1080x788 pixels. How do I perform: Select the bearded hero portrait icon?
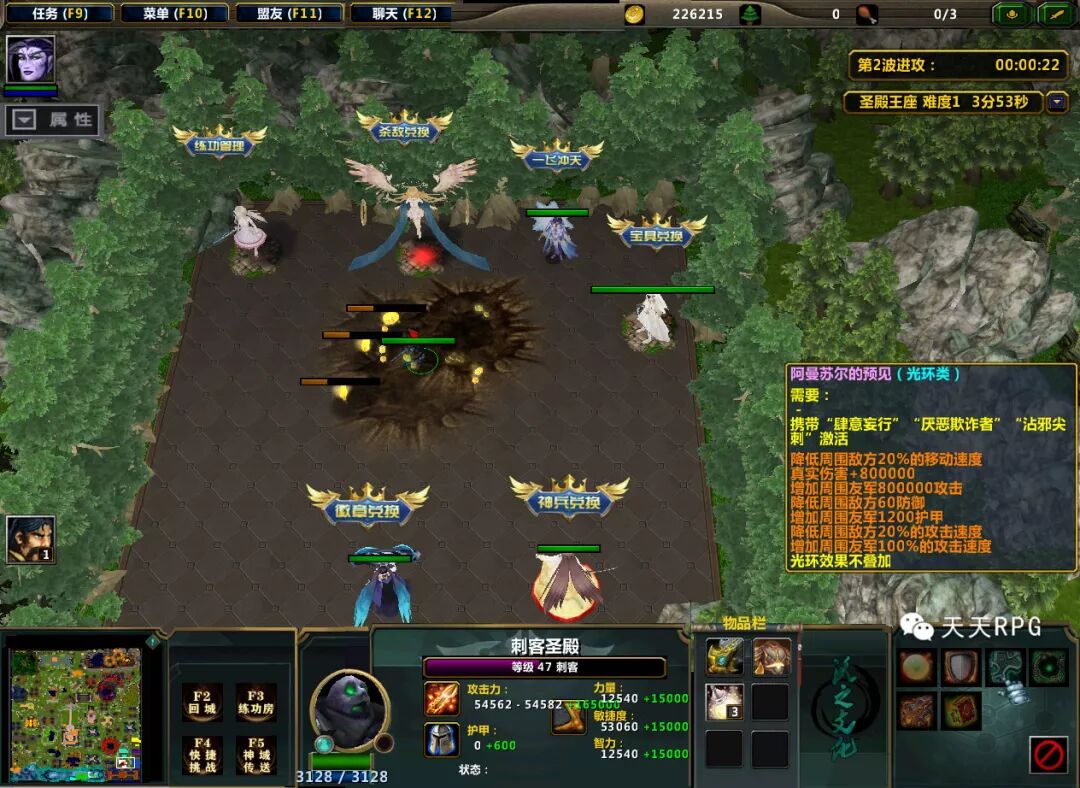click(x=30, y=540)
